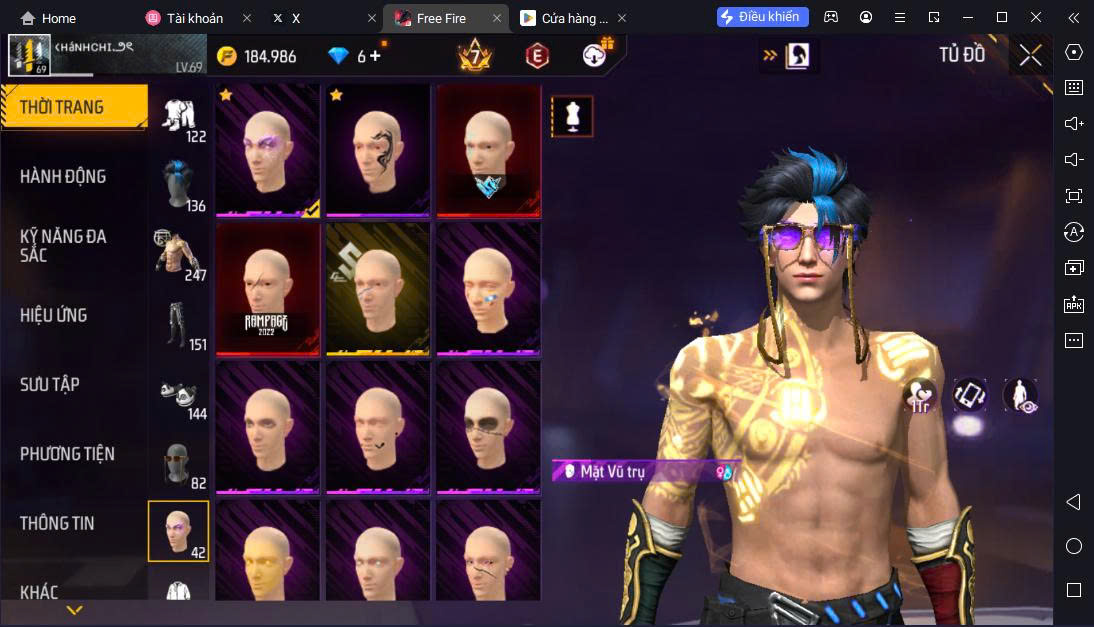Switch to the Home tab of emulator

pyautogui.click(x=48, y=18)
